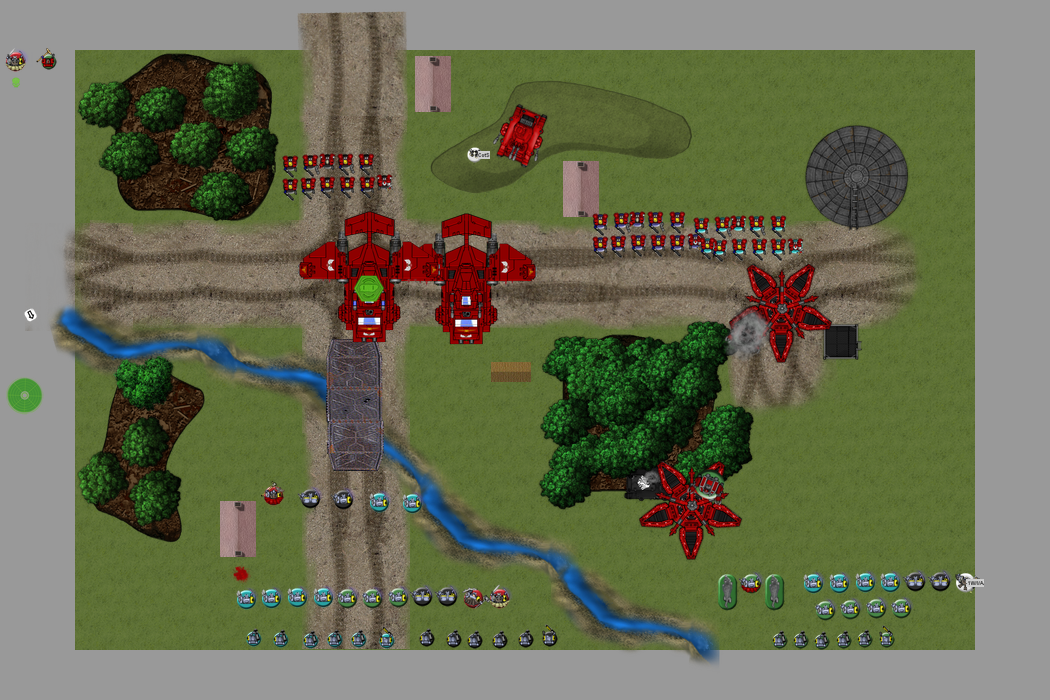The width and height of the screenshot is (1050, 700).
Task: Click the red blood splatter marker
Action: click(x=240, y=573)
